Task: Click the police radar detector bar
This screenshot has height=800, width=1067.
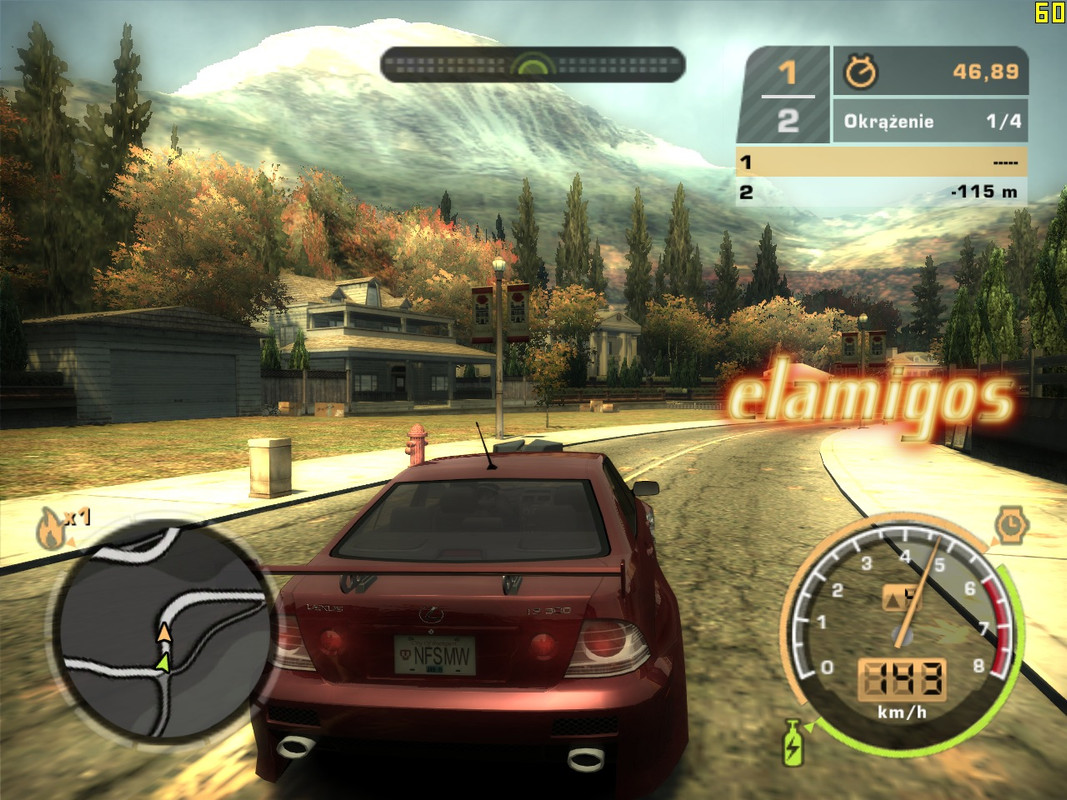Action: [532, 65]
